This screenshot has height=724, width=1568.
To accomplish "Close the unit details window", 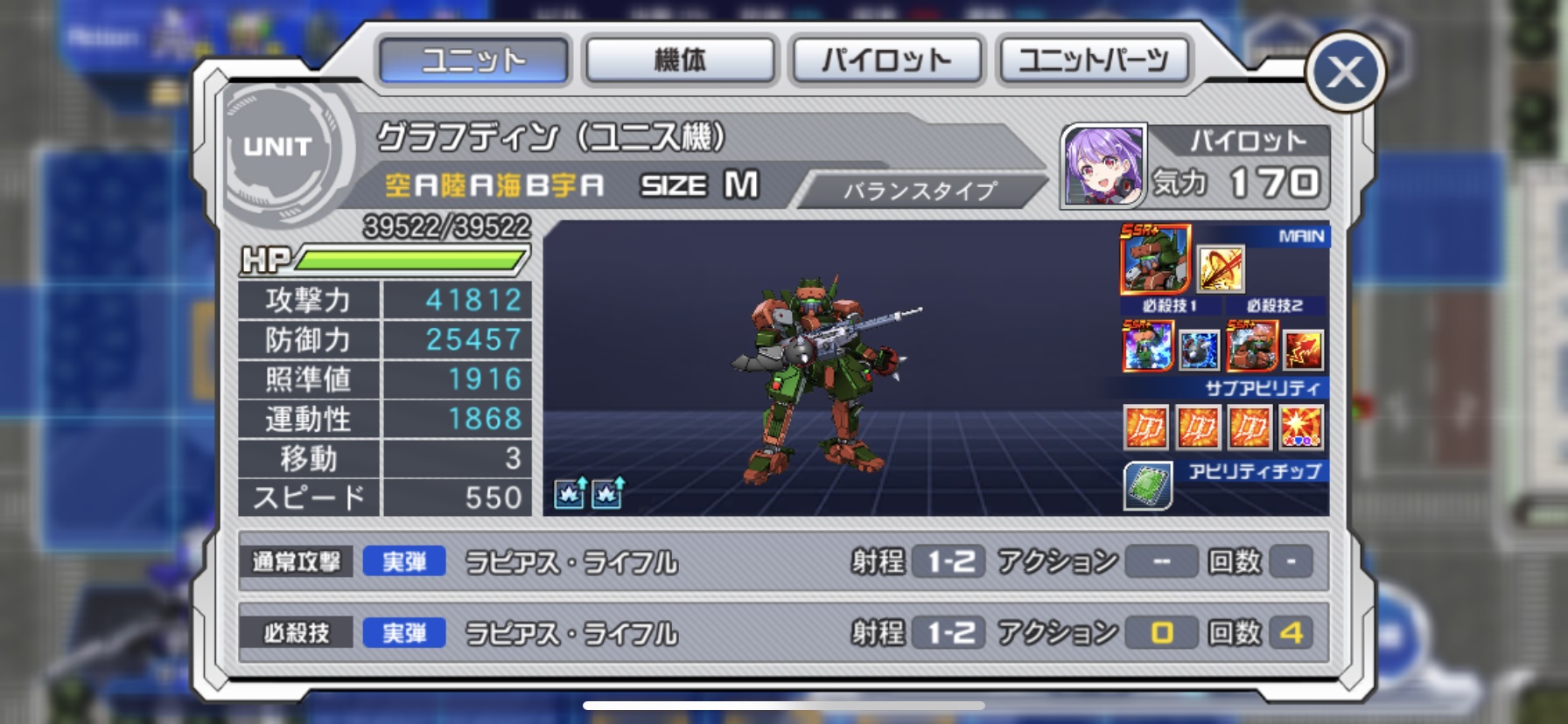I will (x=1345, y=73).
